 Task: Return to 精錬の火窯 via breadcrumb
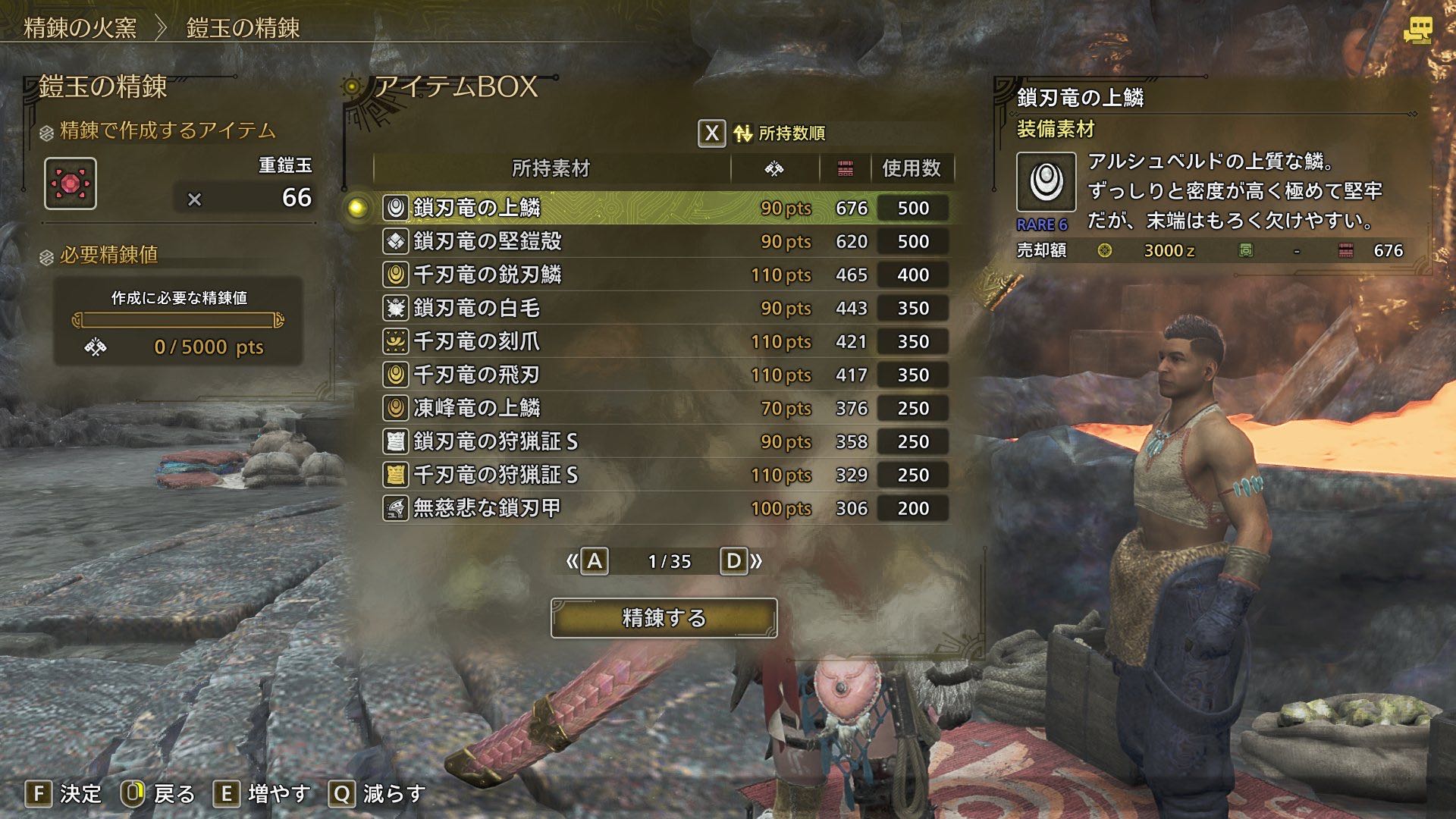pyautogui.click(x=80, y=28)
